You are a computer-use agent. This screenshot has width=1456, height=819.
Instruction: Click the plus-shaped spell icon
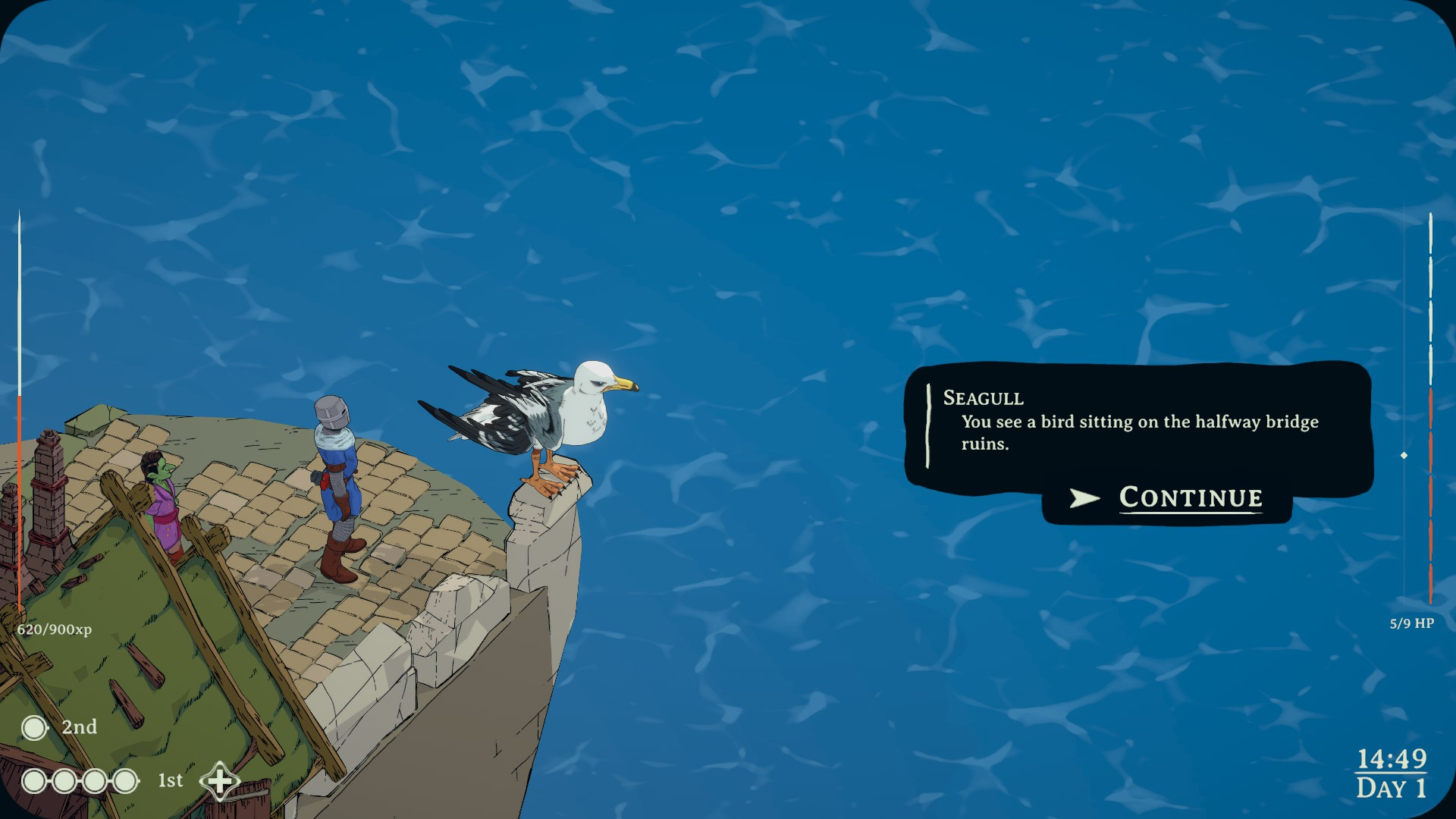pos(219,781)
